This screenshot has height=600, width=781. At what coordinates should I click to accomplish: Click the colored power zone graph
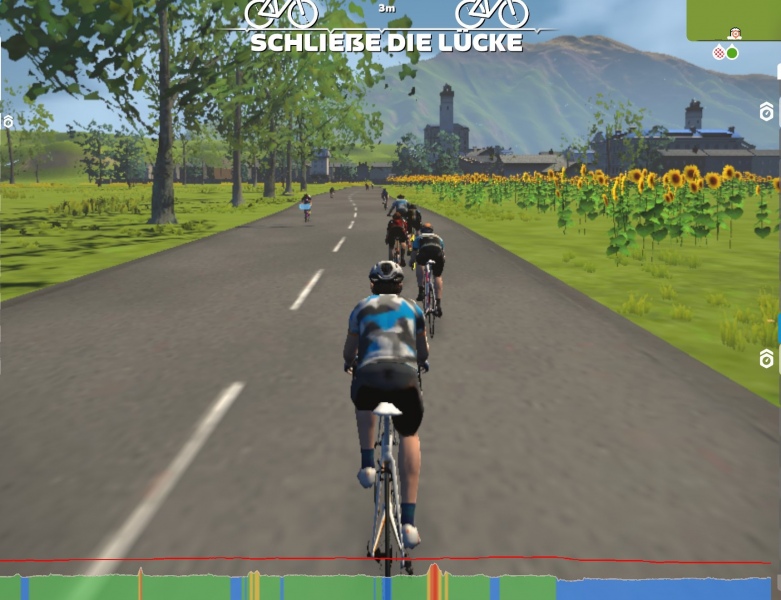390,585
